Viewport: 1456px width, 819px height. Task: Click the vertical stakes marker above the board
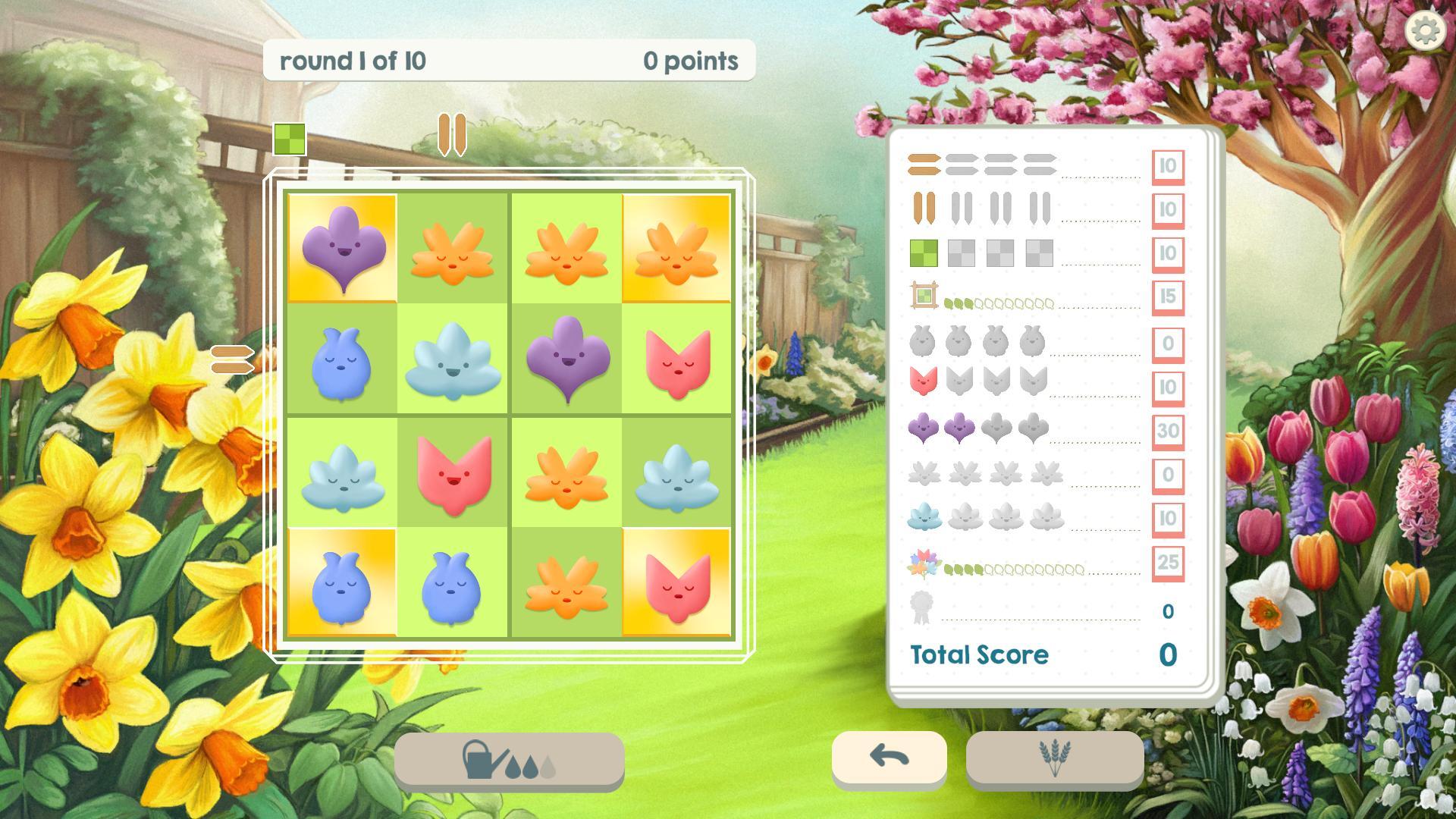[452, 135]
